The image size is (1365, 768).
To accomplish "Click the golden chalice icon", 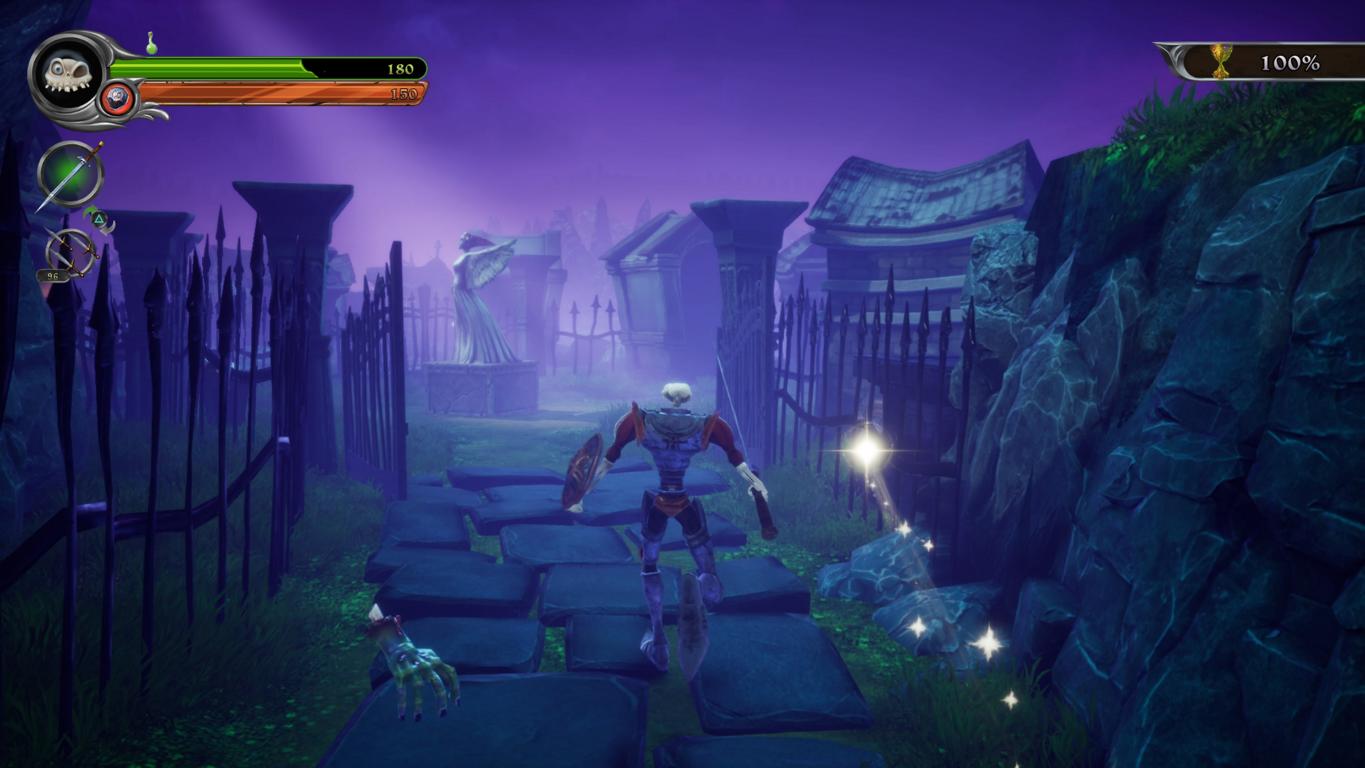I will click(1221, 62).
